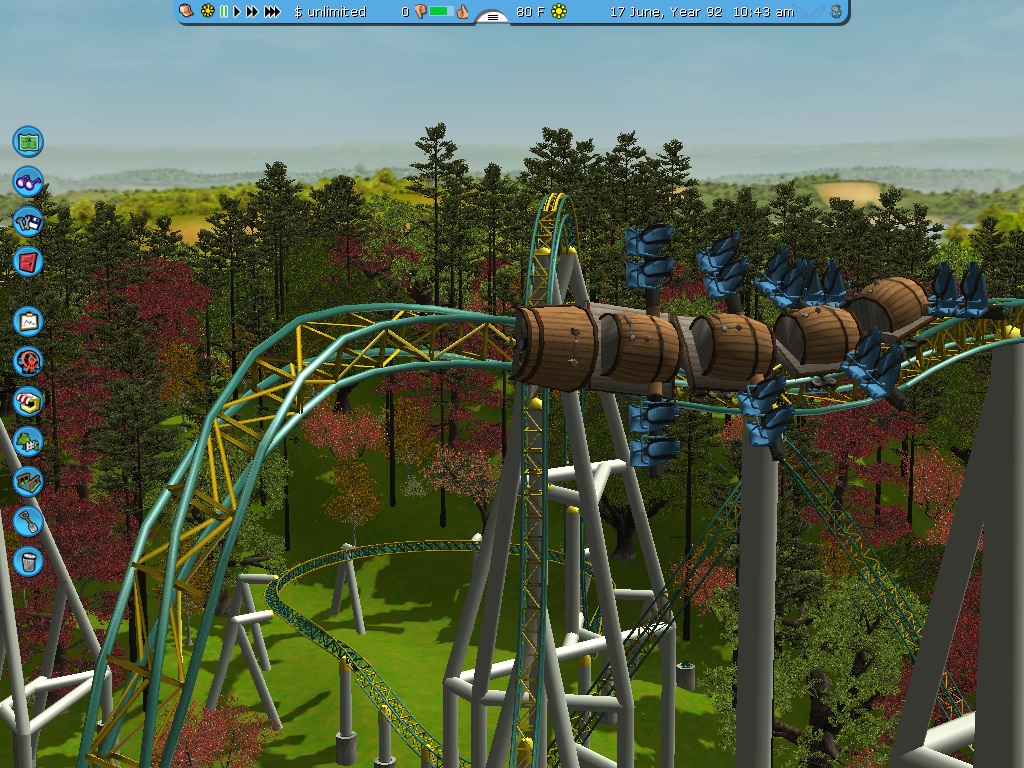Click the unlimited money display
Image resolution: width=1024 pixels, height=768 pixels.
tap(331, 12)
